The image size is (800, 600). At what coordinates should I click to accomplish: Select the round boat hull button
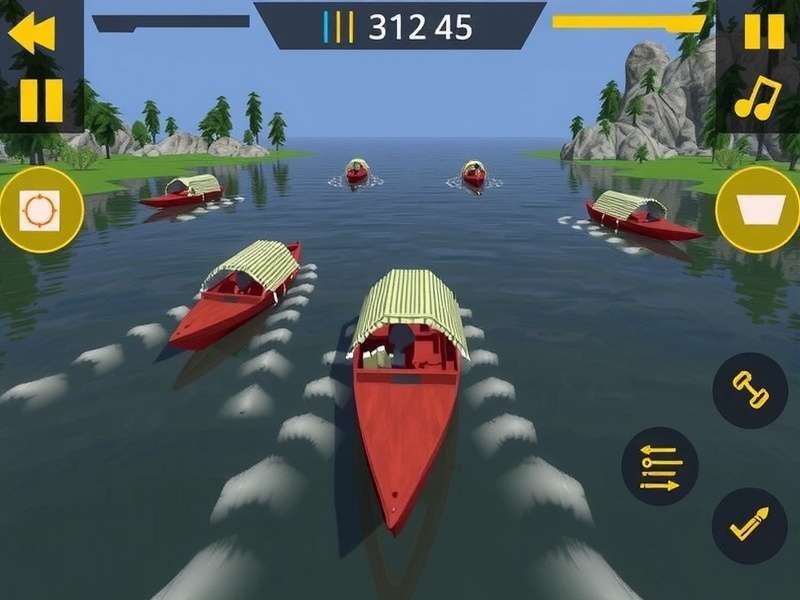(x=758, y=209)
